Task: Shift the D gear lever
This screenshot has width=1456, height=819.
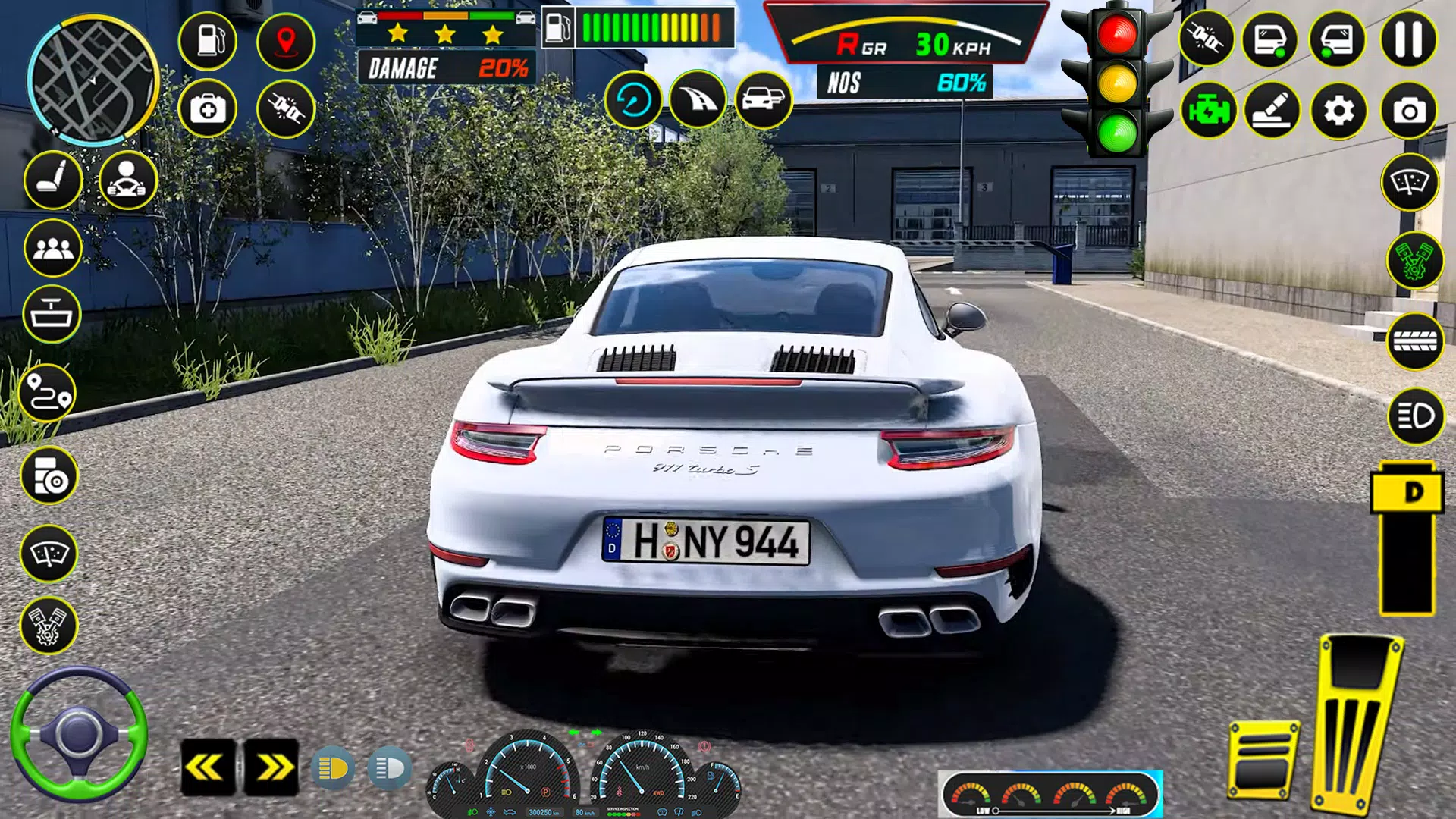Action: (1407, 493)
